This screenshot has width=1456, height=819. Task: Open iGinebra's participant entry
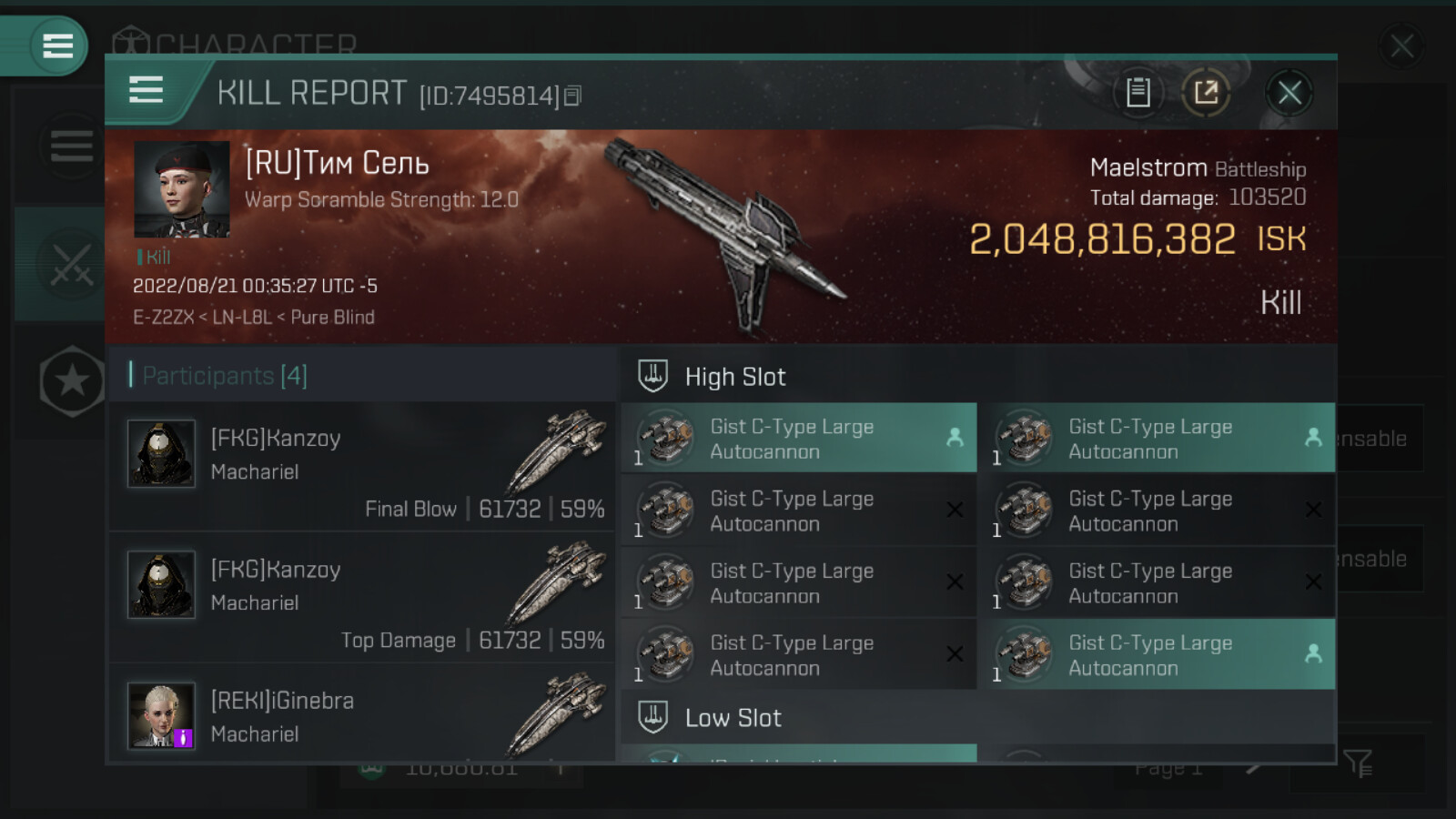[362, 716]
